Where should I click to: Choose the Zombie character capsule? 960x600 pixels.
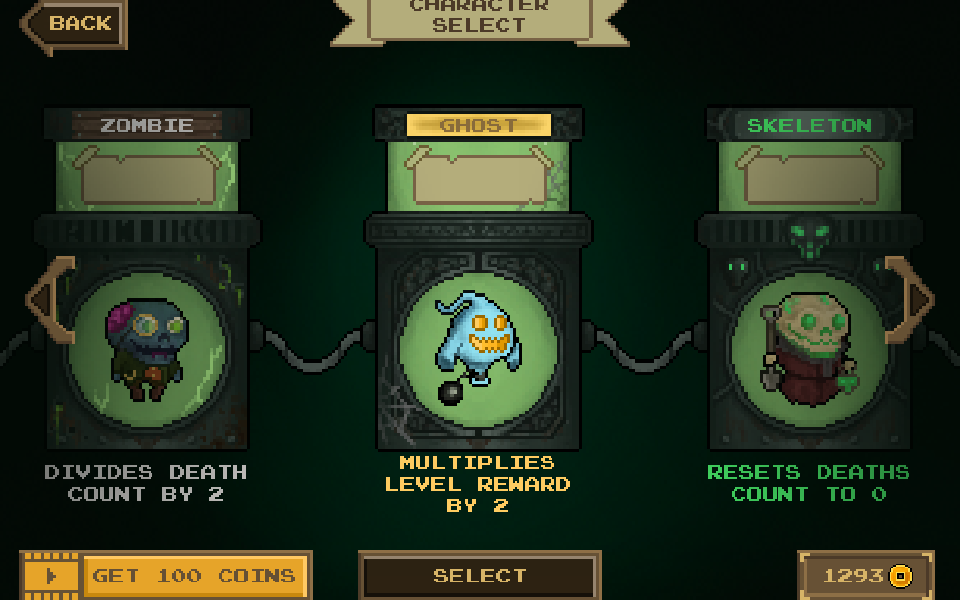tap(146, 340)
